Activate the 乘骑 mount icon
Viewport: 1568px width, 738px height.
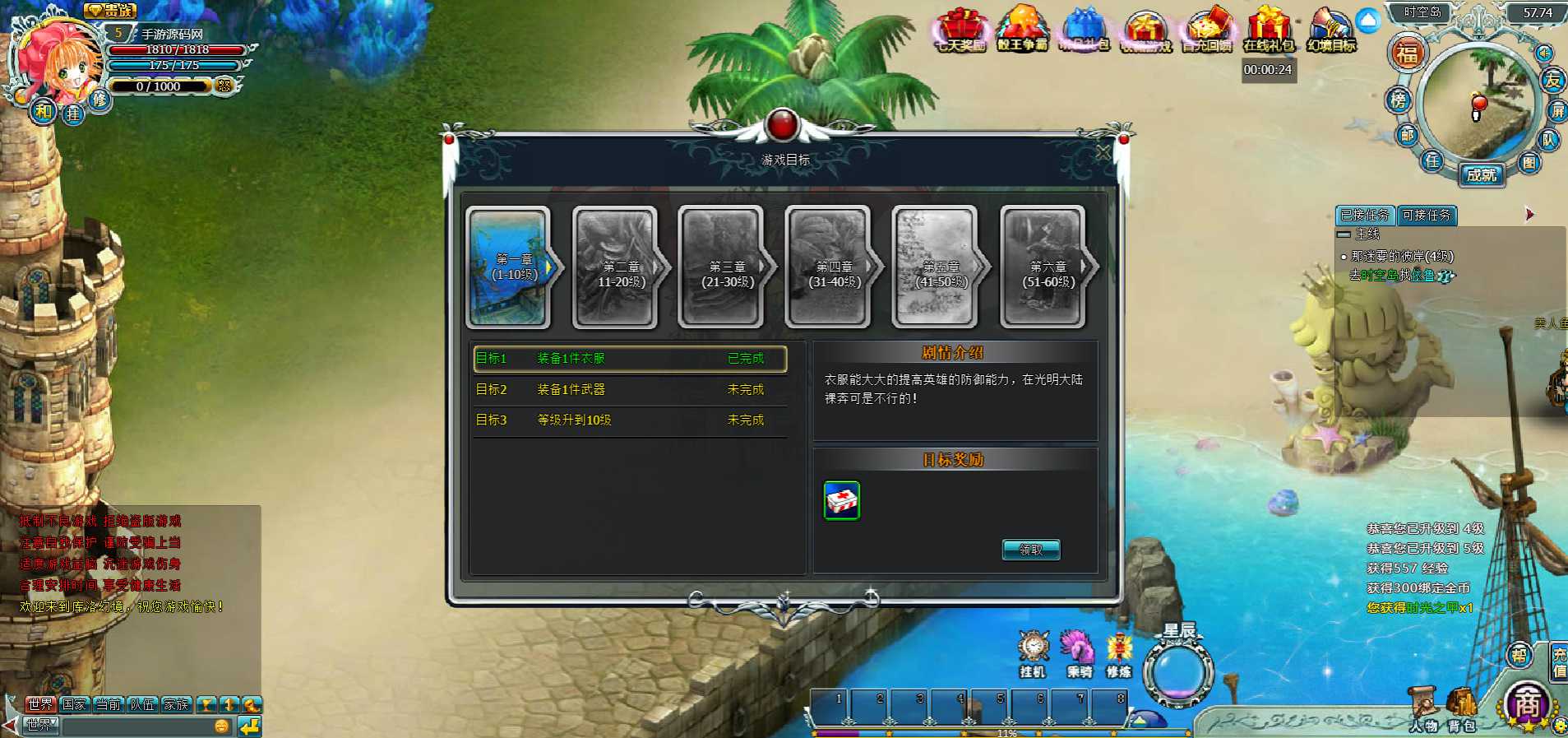pos(1079,653)
